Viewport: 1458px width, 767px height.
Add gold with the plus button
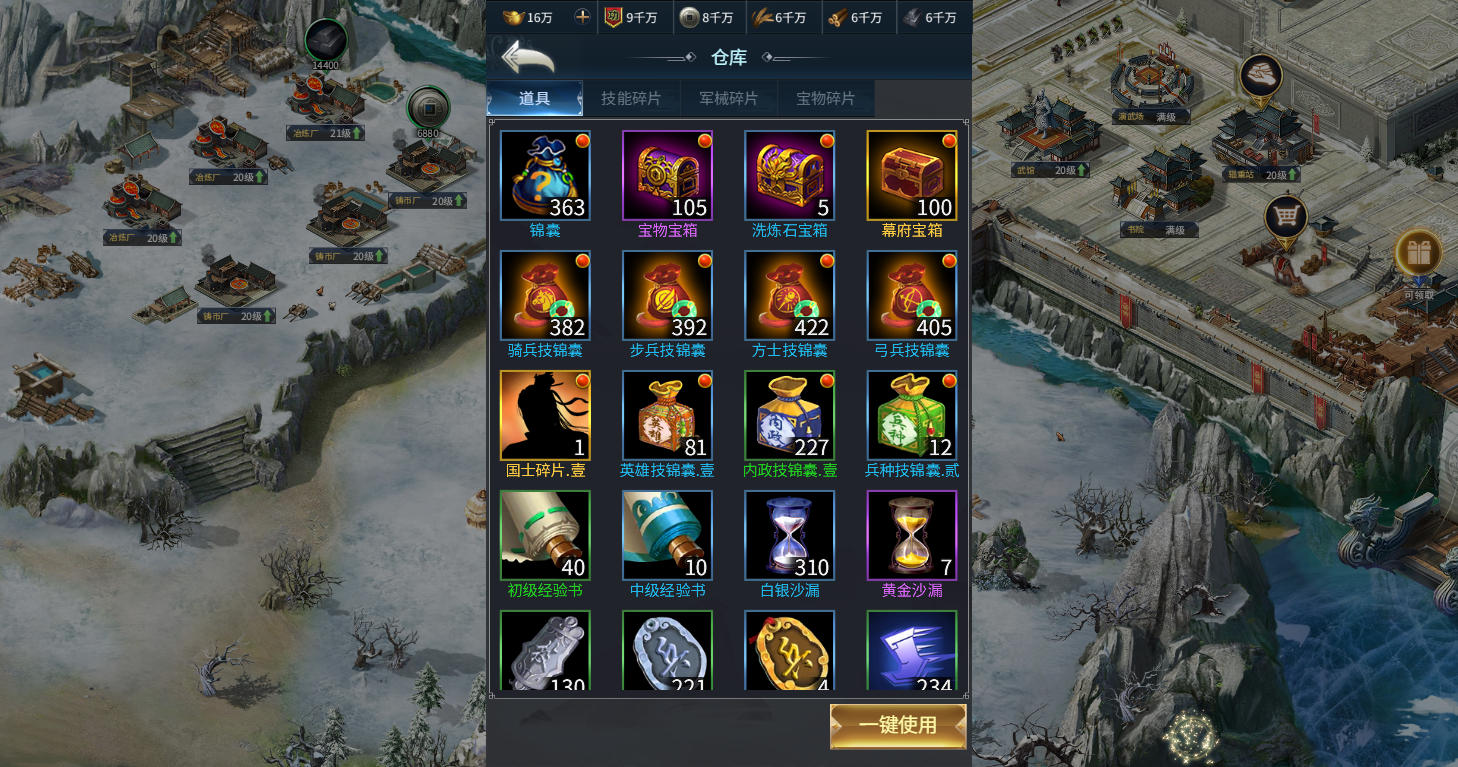[583, 17]
